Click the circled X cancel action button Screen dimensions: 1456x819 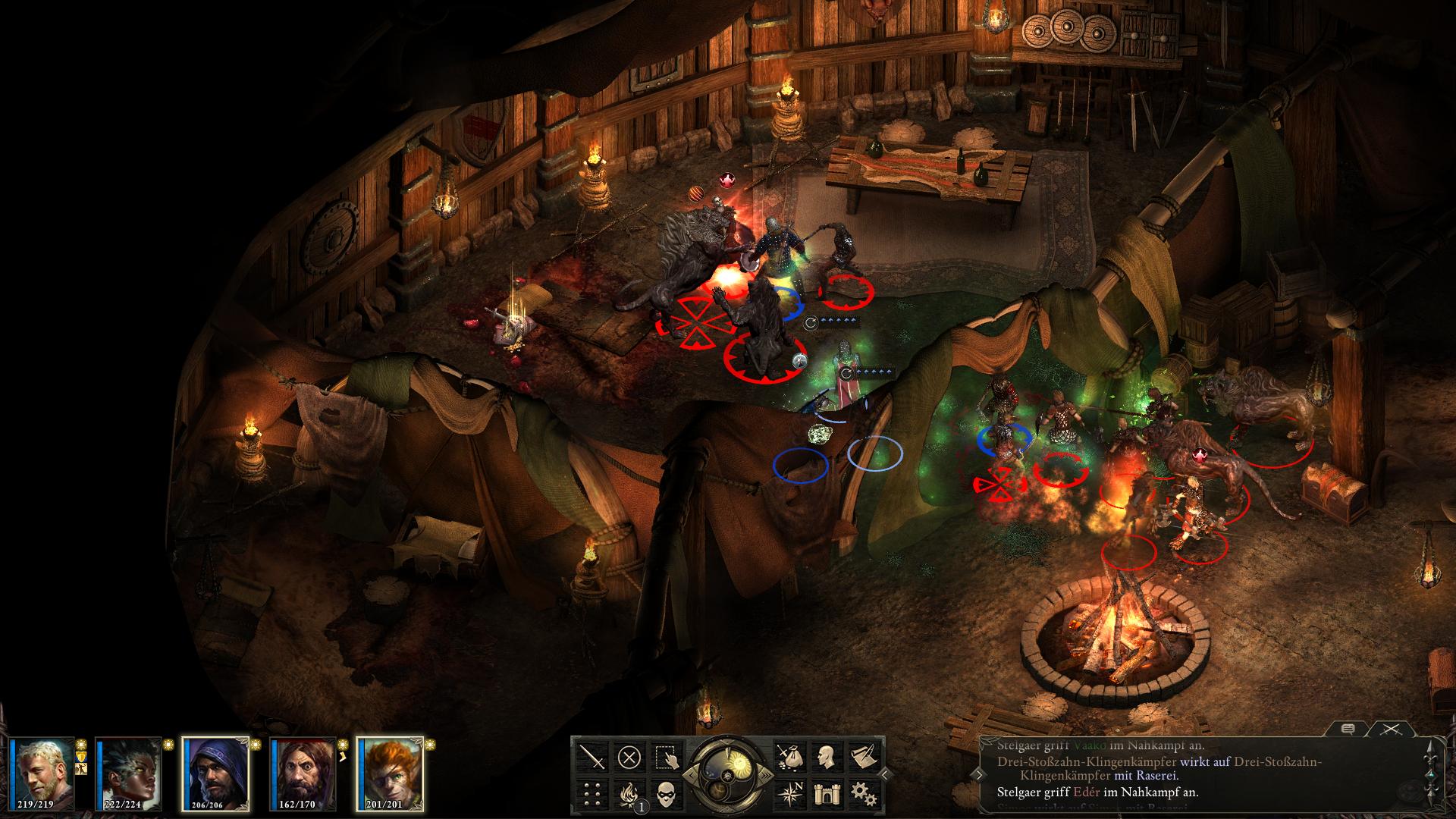(629, 757)
